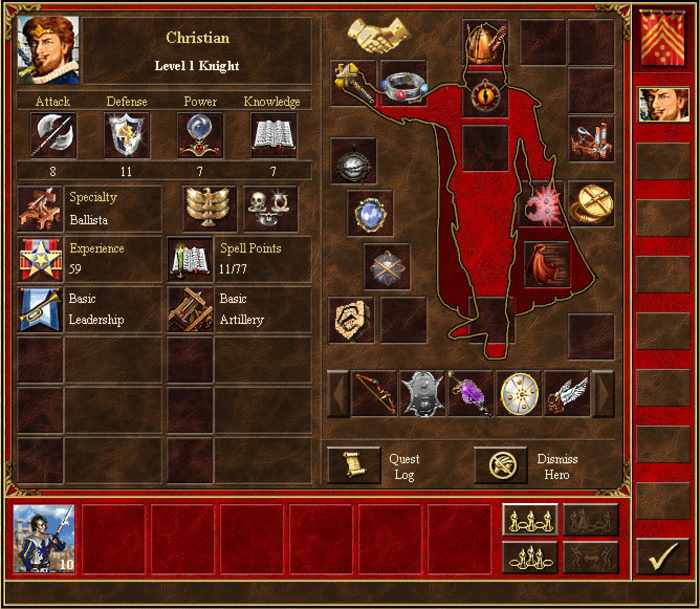Select the bow in the backpack
700x609 pixels.
coord(374,394)
